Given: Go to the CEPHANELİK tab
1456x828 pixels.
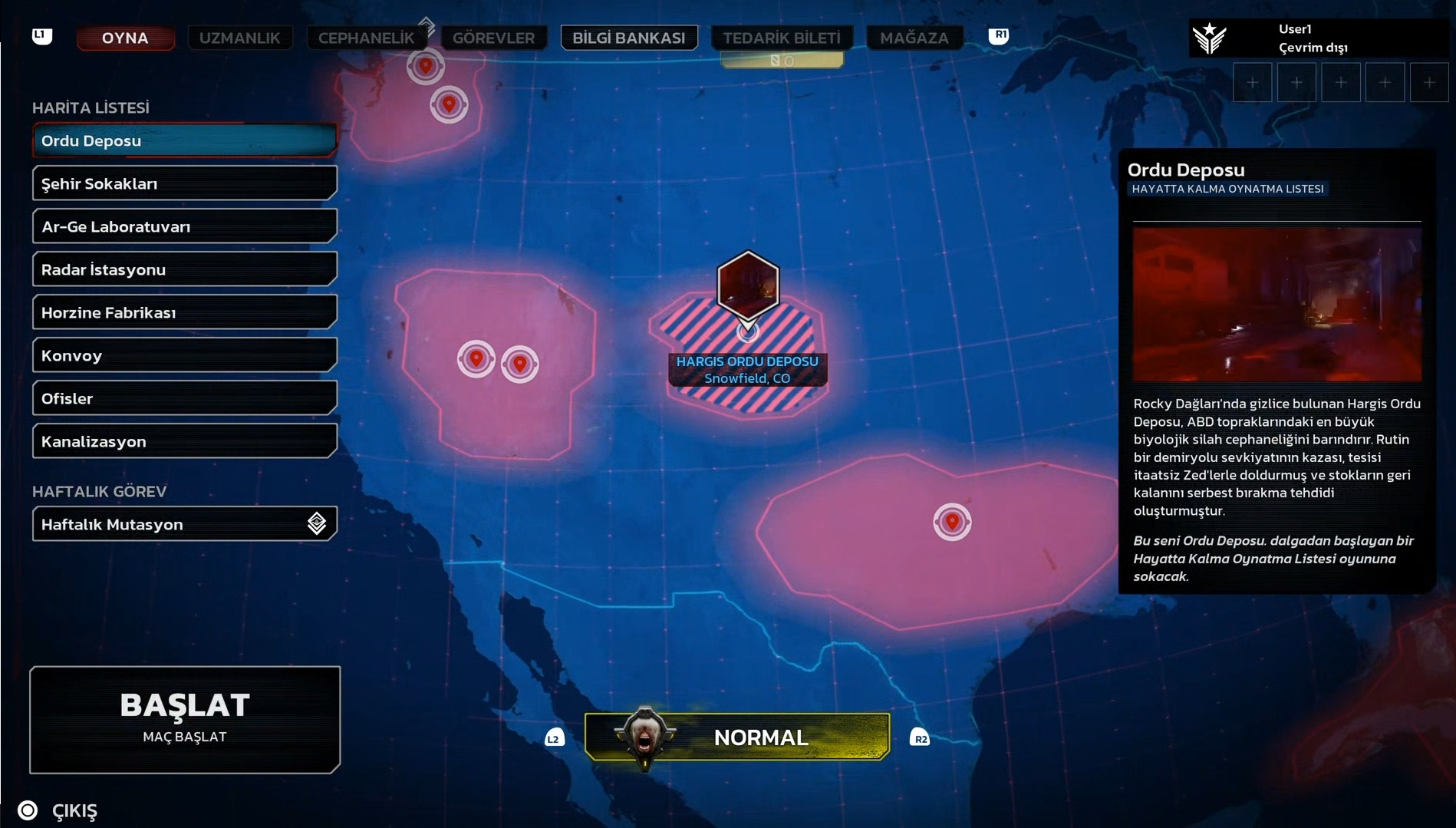Looking at the screenshot, I should point(366,38).
